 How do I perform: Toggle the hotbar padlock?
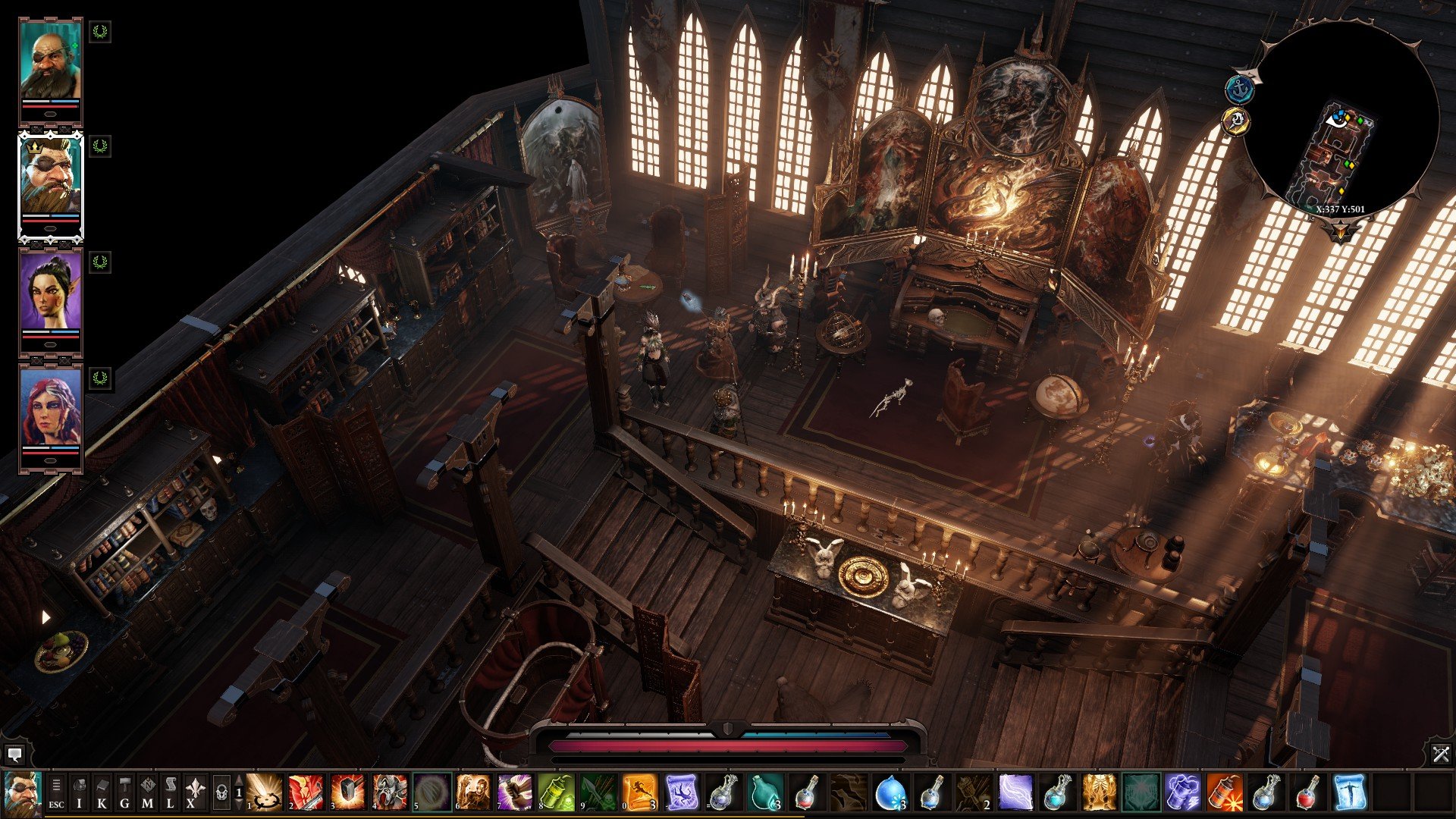click(x=221, y=793)
